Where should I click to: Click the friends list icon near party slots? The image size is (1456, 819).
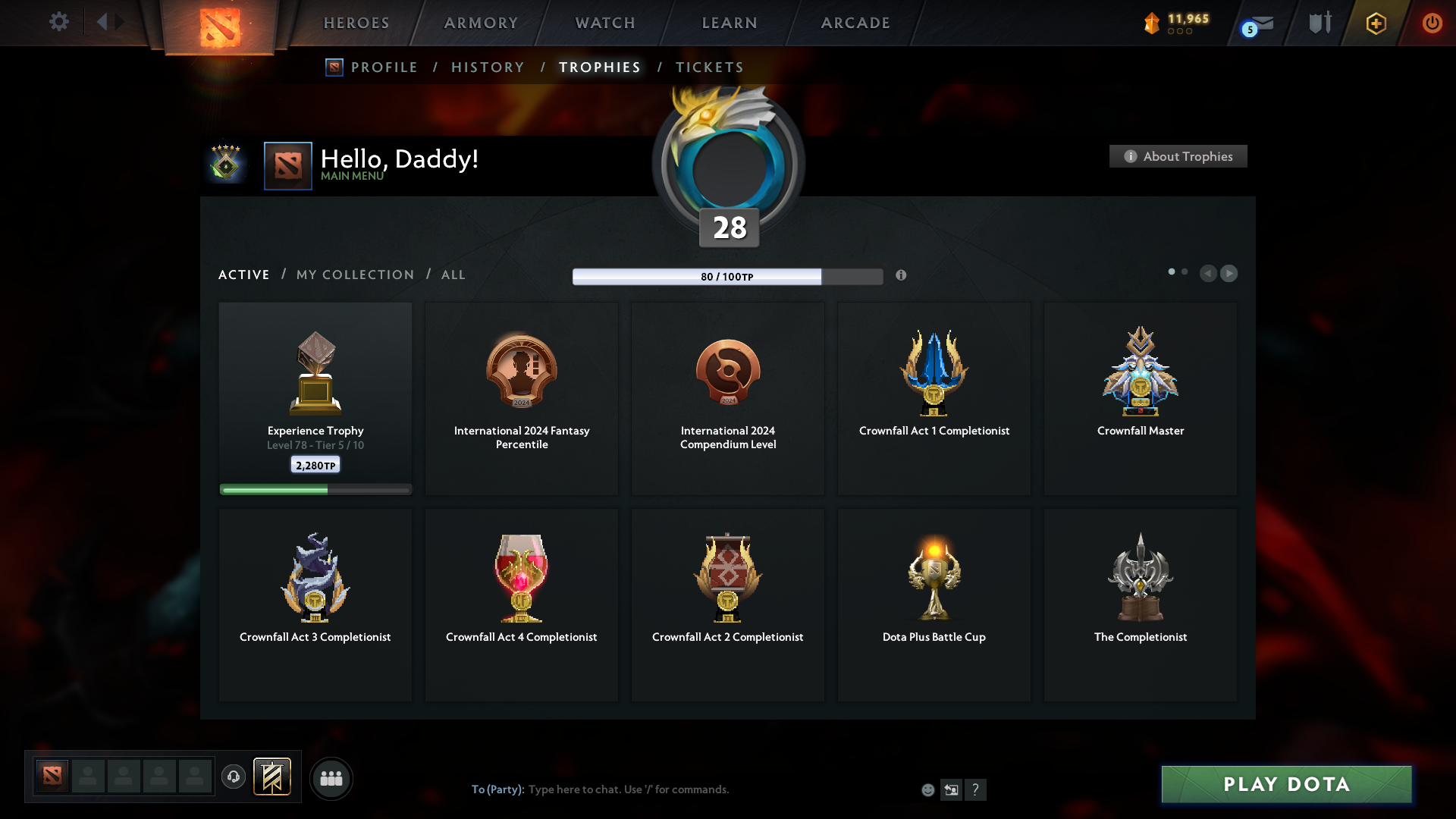(x=331, y=778)
